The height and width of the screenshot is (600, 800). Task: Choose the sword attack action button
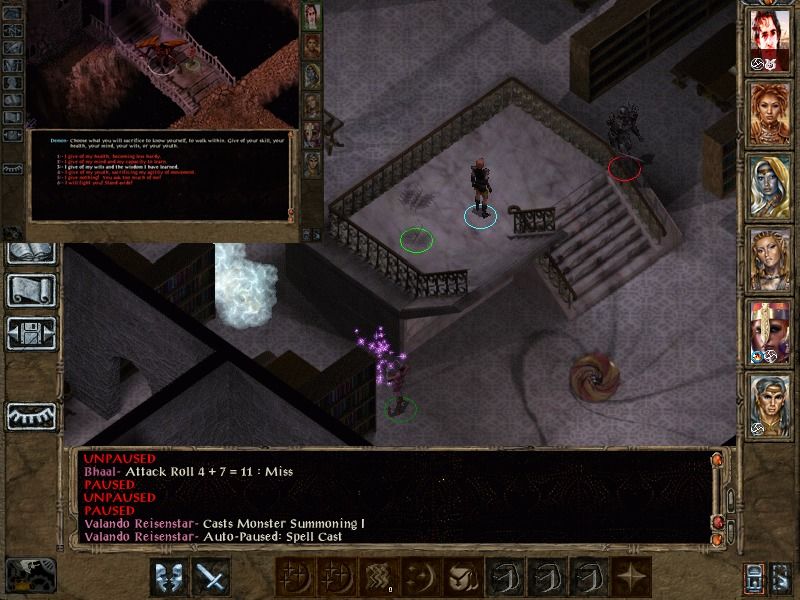[x=212, y=577]
